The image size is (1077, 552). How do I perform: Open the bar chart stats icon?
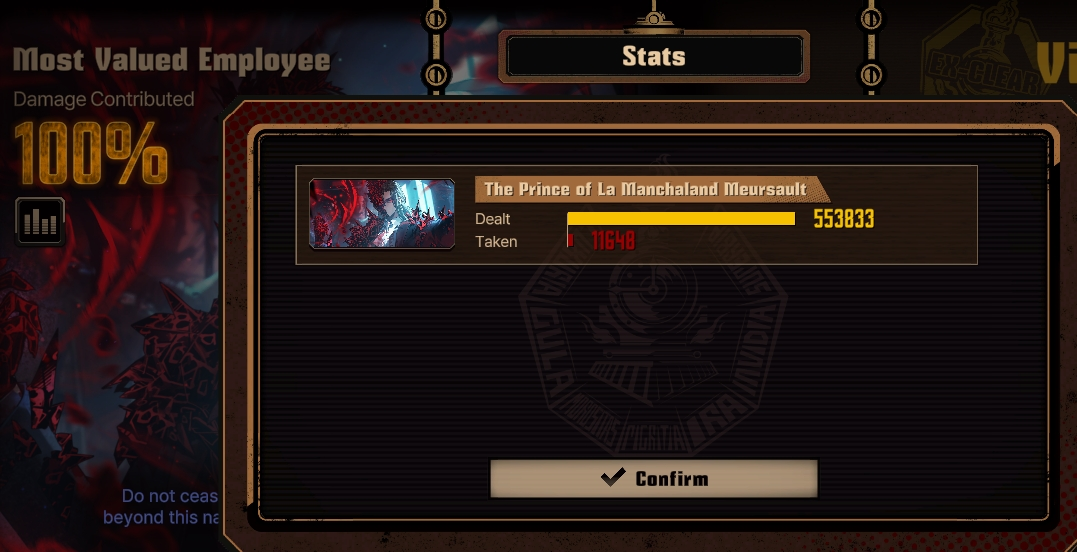click(40, 221)
